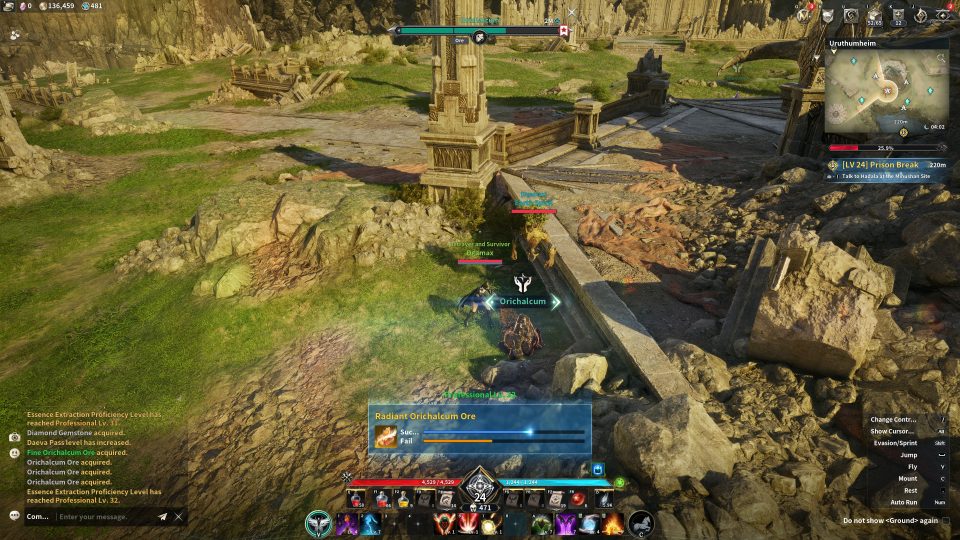Send the chat message with paper plane
This screenshot has width=960, height=540.
coord(162,517)
